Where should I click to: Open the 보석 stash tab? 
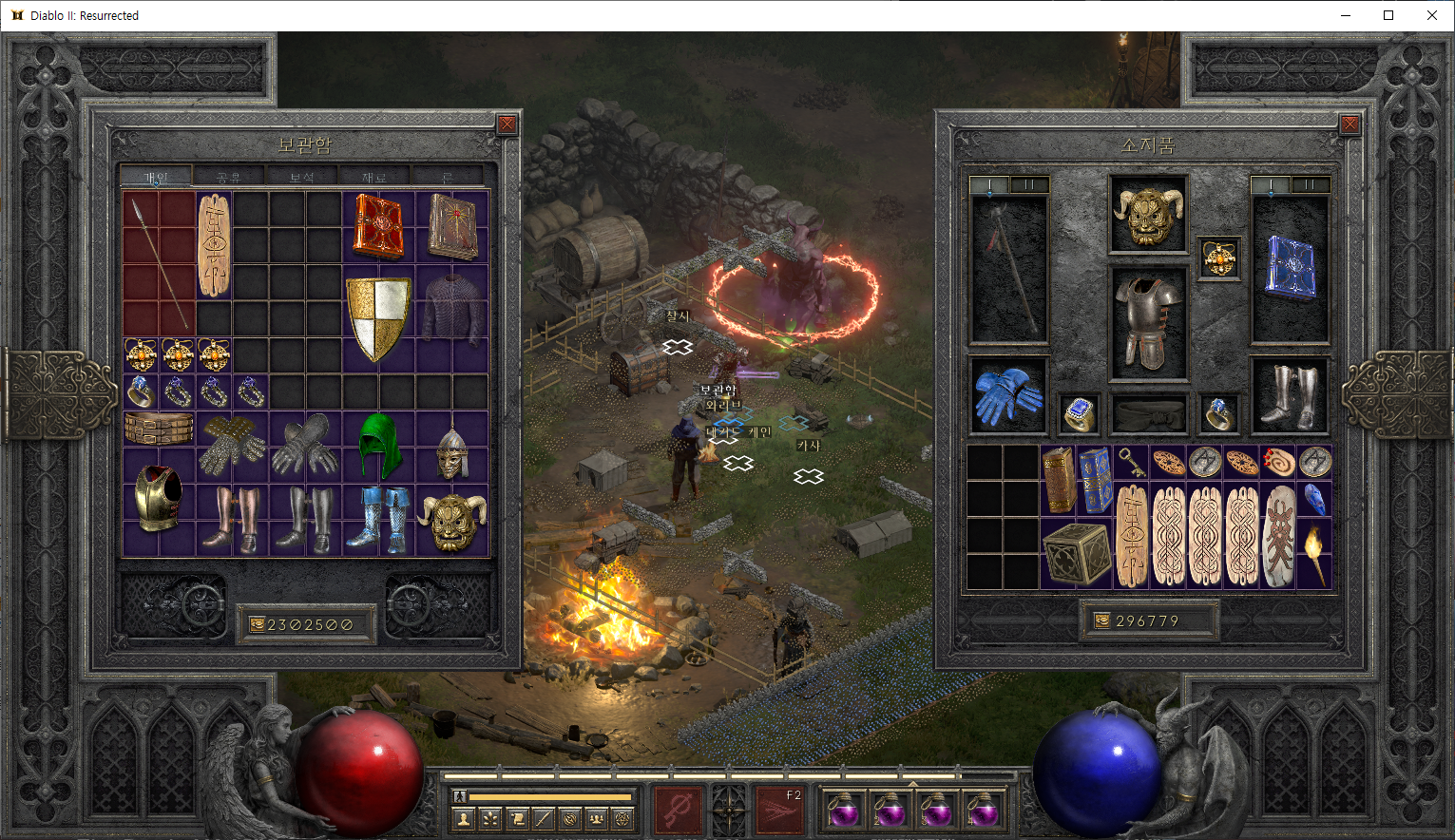tap(301, 177)
